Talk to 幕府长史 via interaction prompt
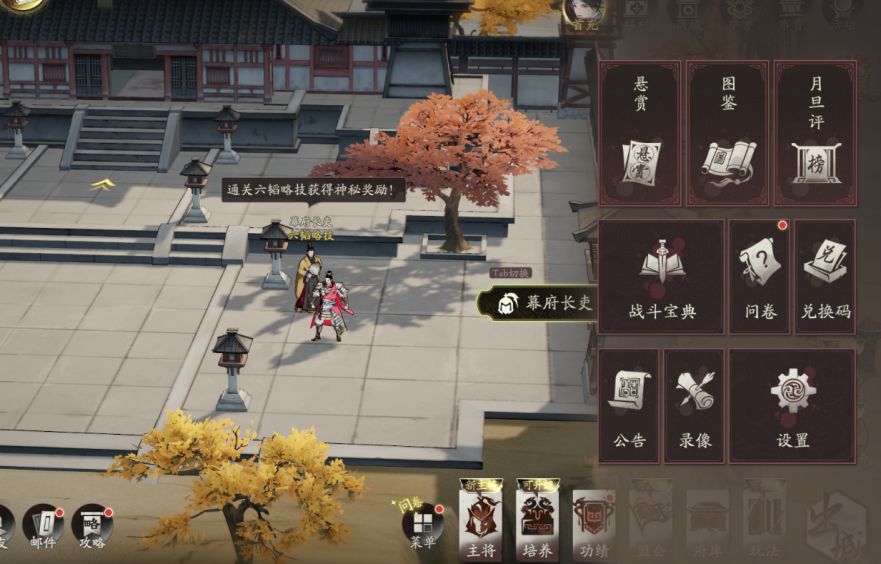 pyautogui.click(x=538, y=302)
